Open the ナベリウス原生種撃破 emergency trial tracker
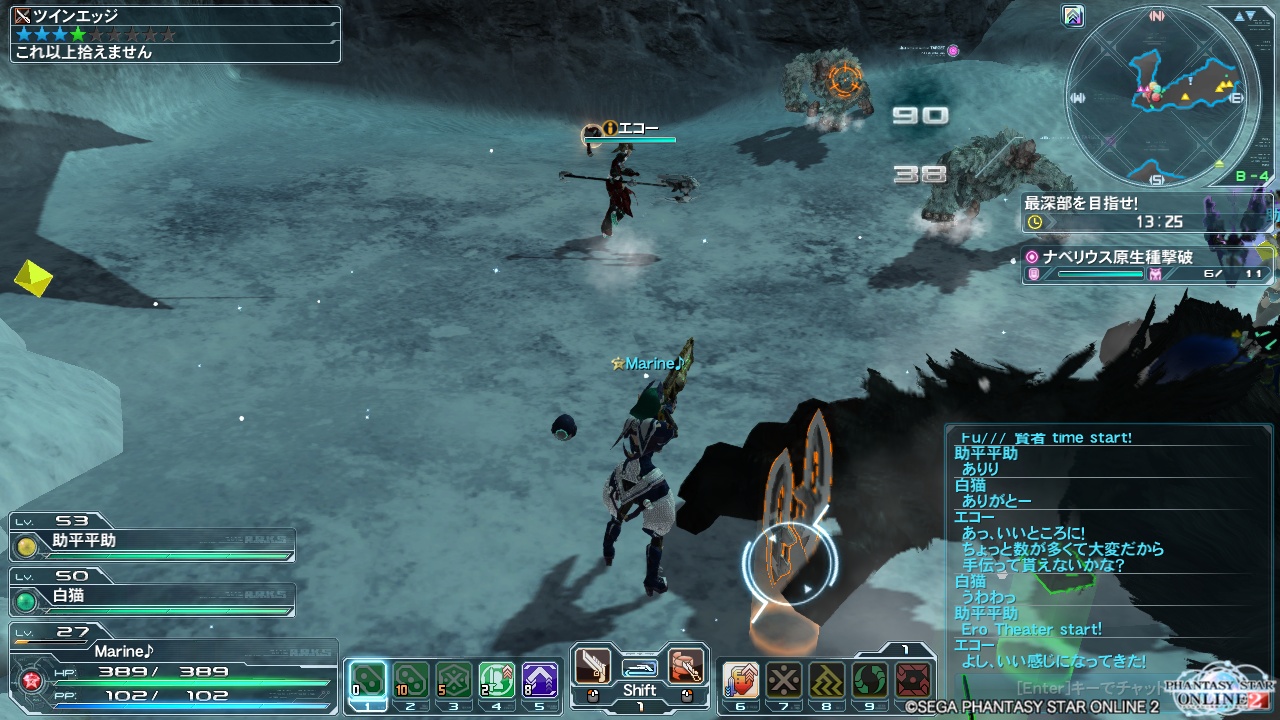 [x=1147, y=265]
